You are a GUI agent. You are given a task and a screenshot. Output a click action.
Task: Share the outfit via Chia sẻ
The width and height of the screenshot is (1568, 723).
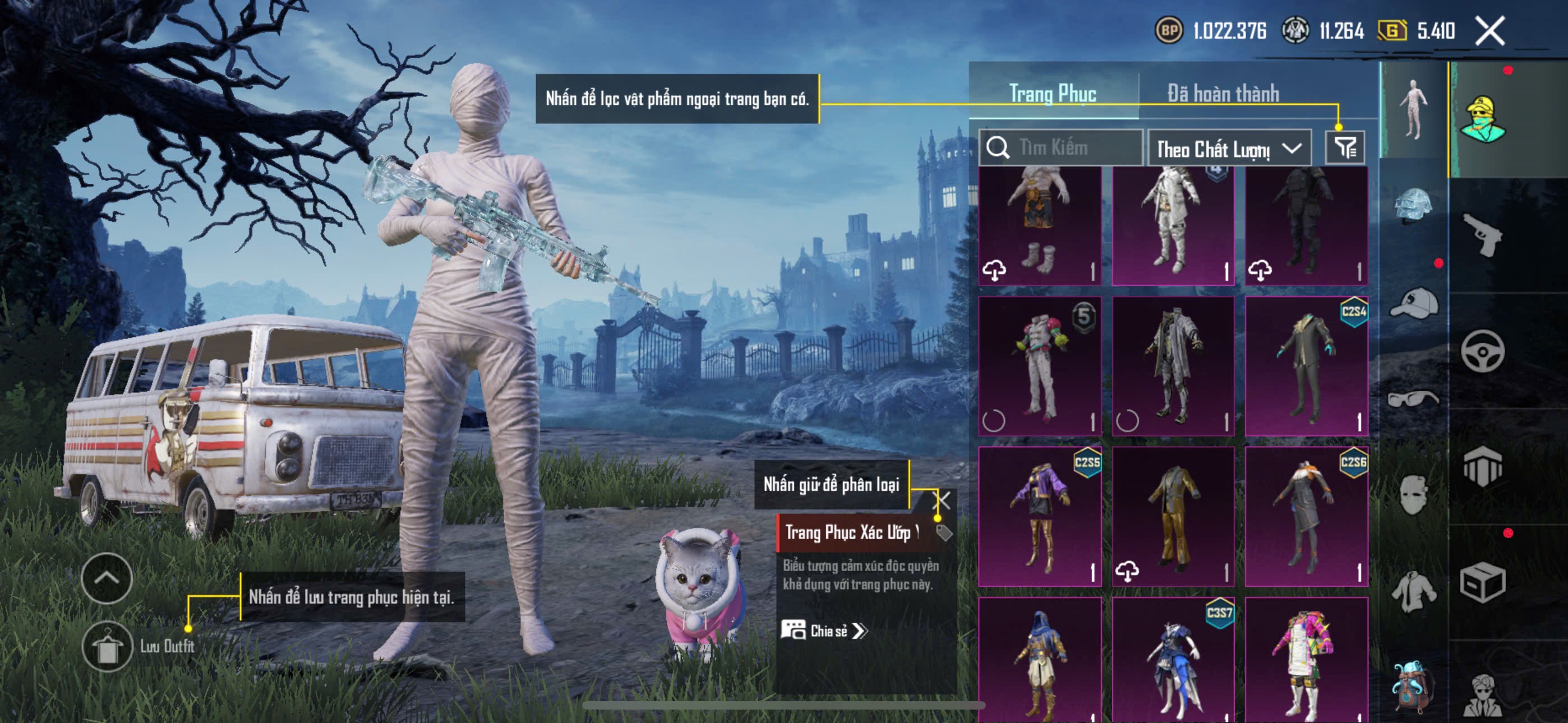tap(824, 631)
